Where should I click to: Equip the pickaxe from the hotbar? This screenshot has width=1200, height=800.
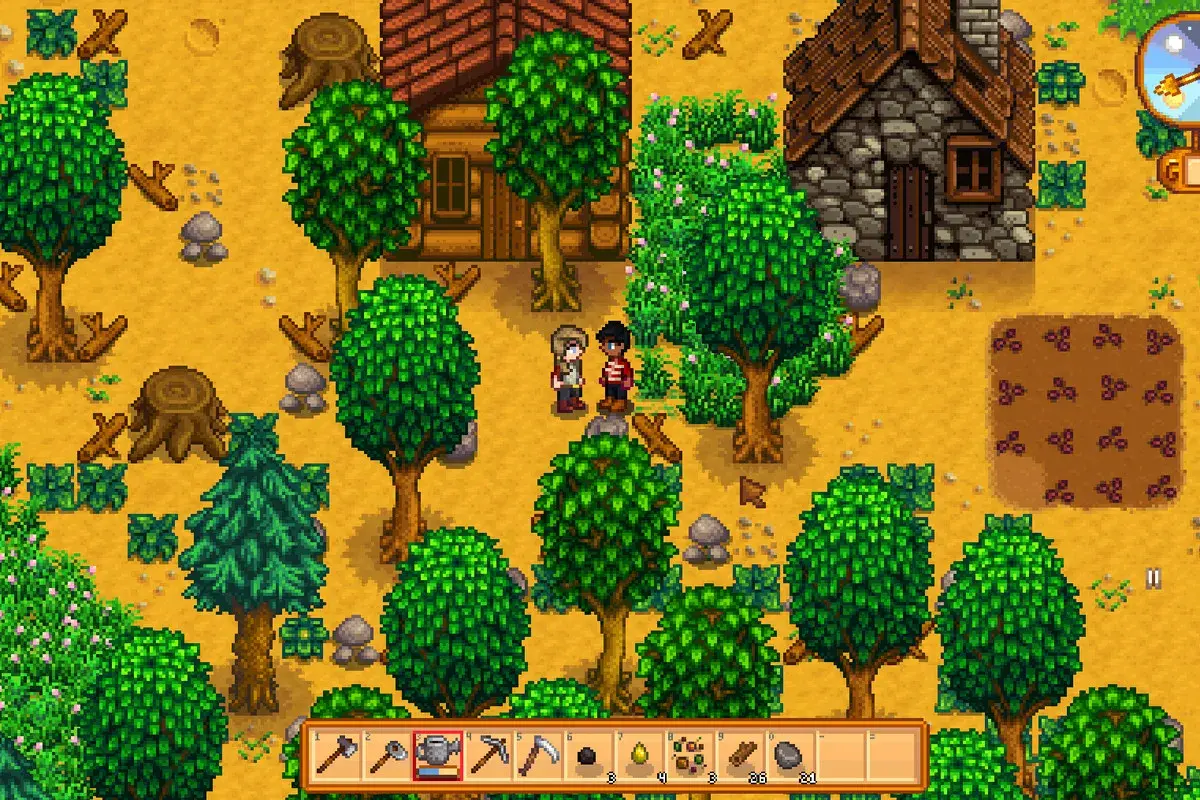[x=488, y=754]
